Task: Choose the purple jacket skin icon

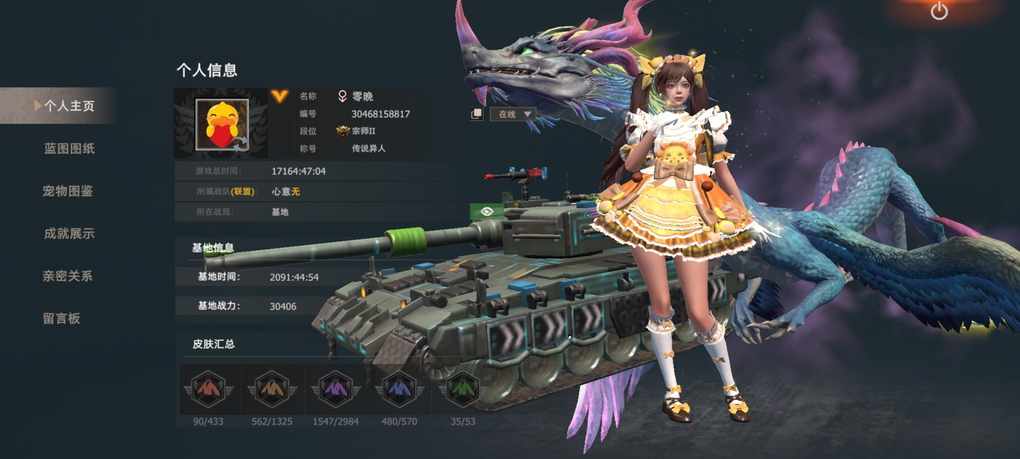Action: [x=335, y=388]
